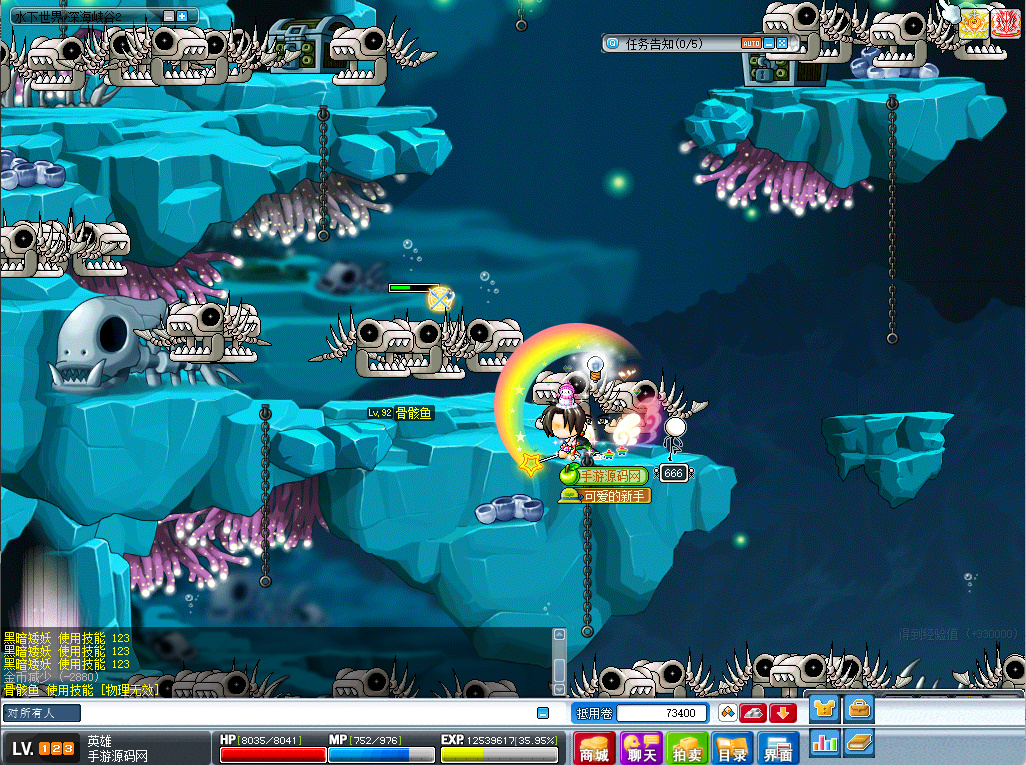Minimize the chat log window
The image size is (1026, 765).
(x=542, y=713)
